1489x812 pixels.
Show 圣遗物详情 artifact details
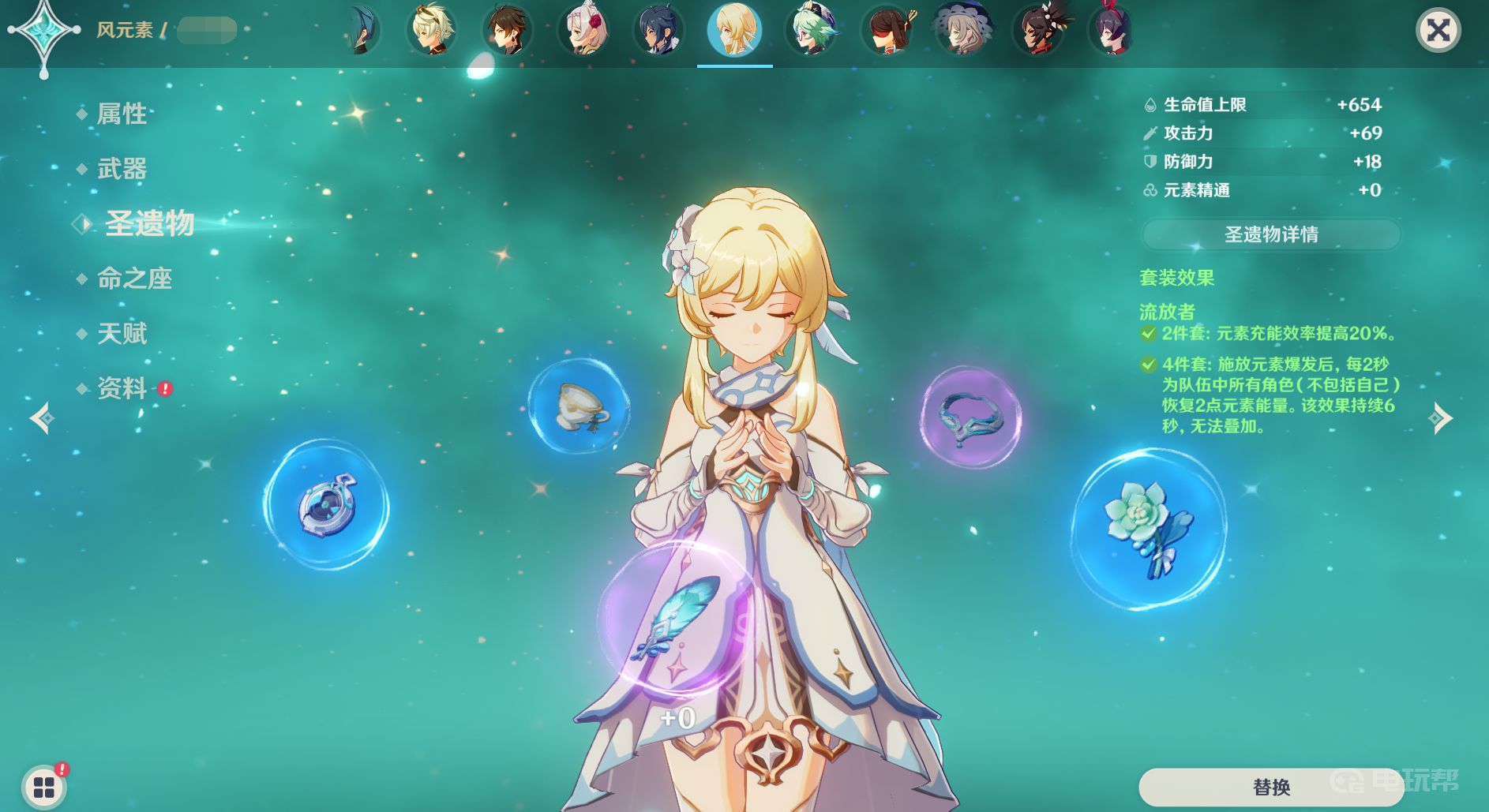[1270, 234]
